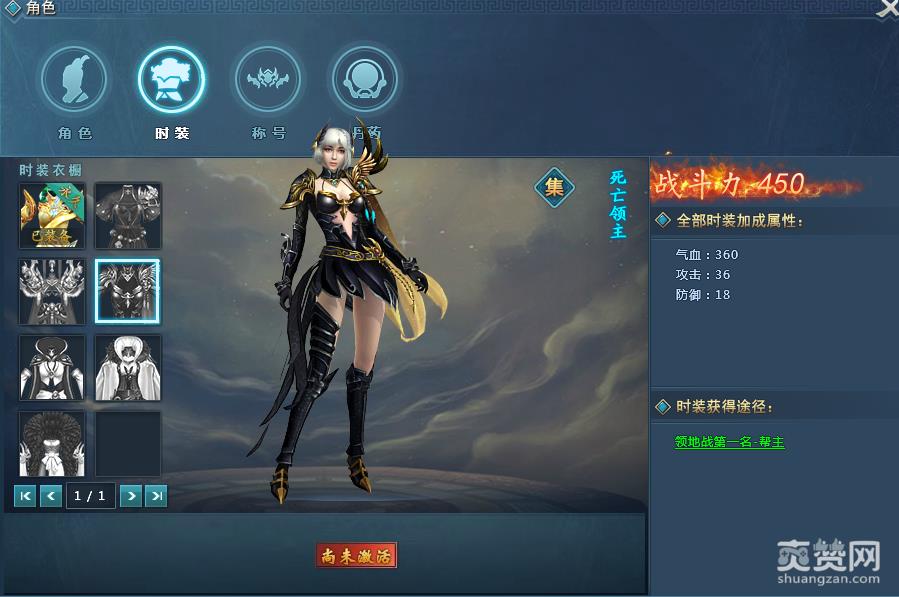Open the 称号 title tab
The image size is (899, 597).
point(267,80)
